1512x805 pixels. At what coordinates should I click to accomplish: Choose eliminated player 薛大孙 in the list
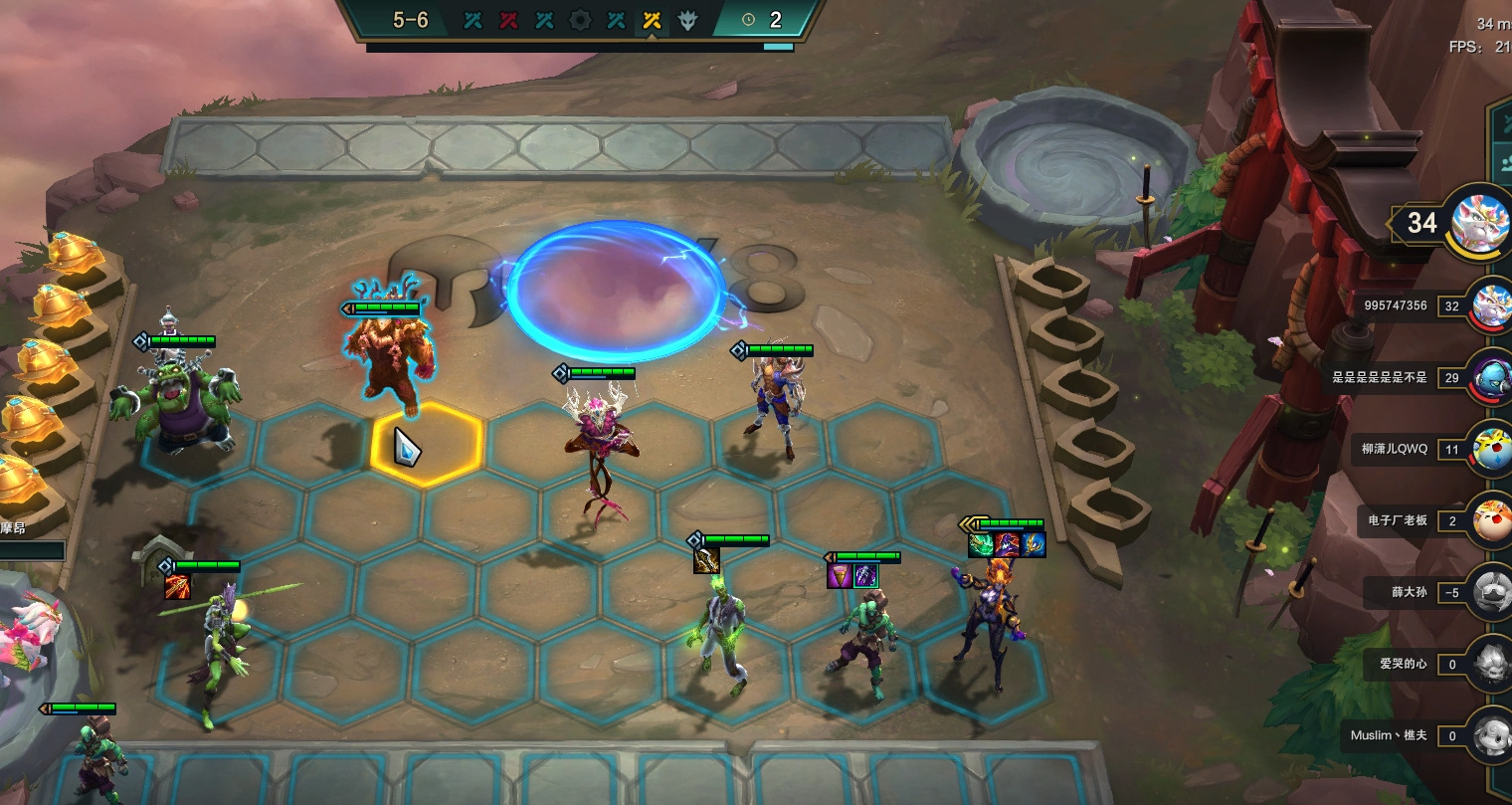[x=1490, y=592]
